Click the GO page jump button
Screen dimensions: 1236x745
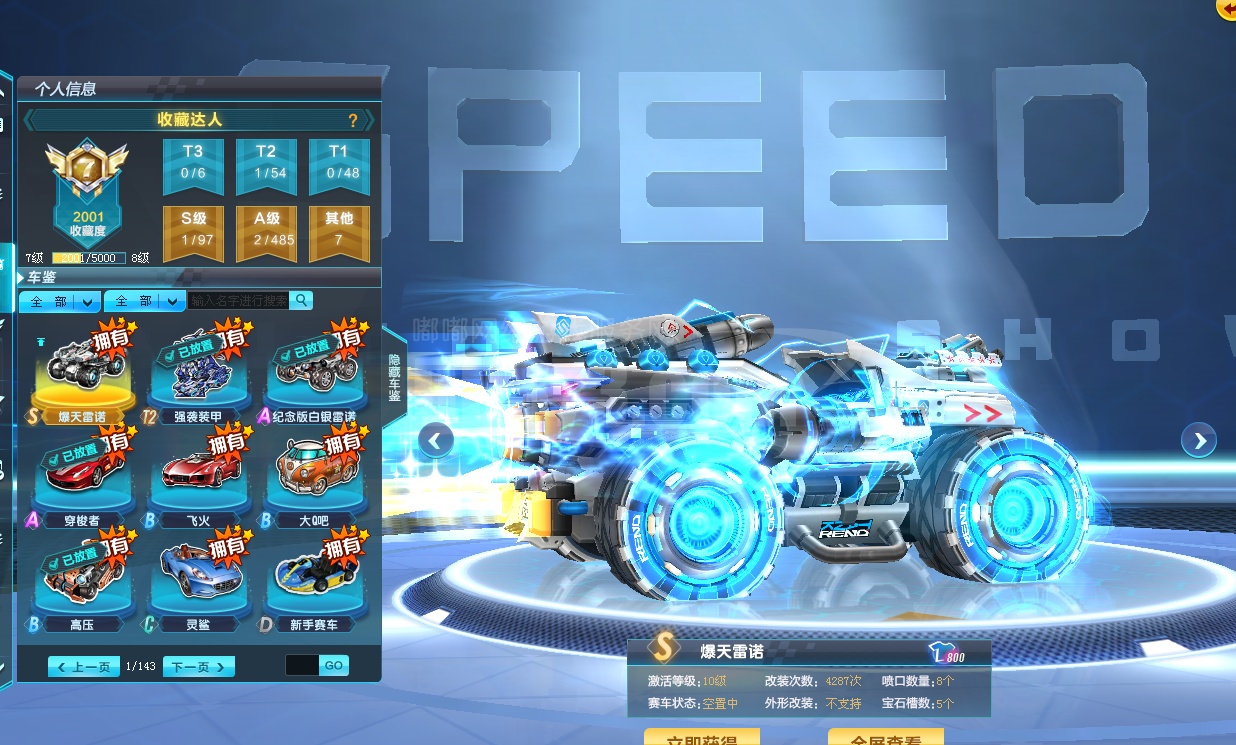click(333, 665)
